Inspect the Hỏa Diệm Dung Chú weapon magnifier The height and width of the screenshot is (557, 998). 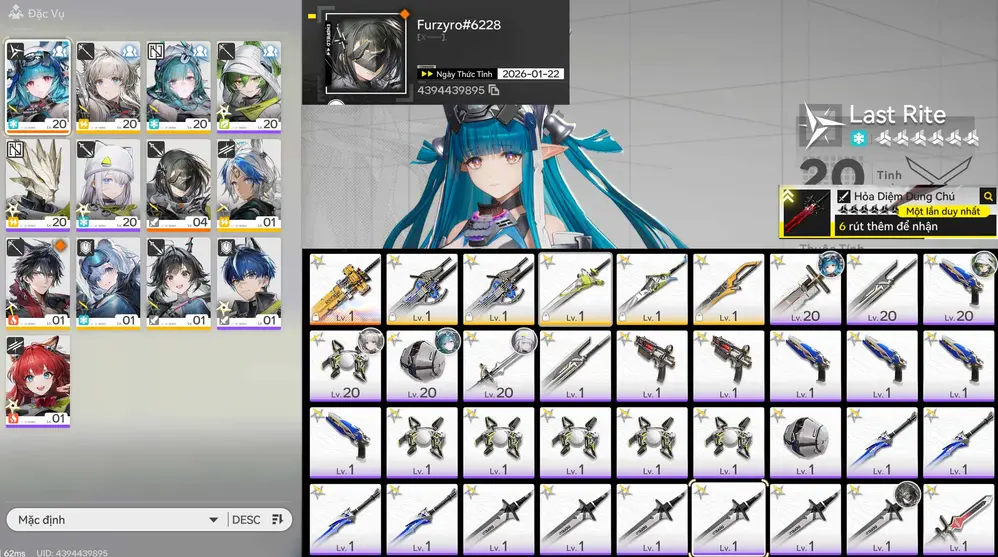[988, 197]
